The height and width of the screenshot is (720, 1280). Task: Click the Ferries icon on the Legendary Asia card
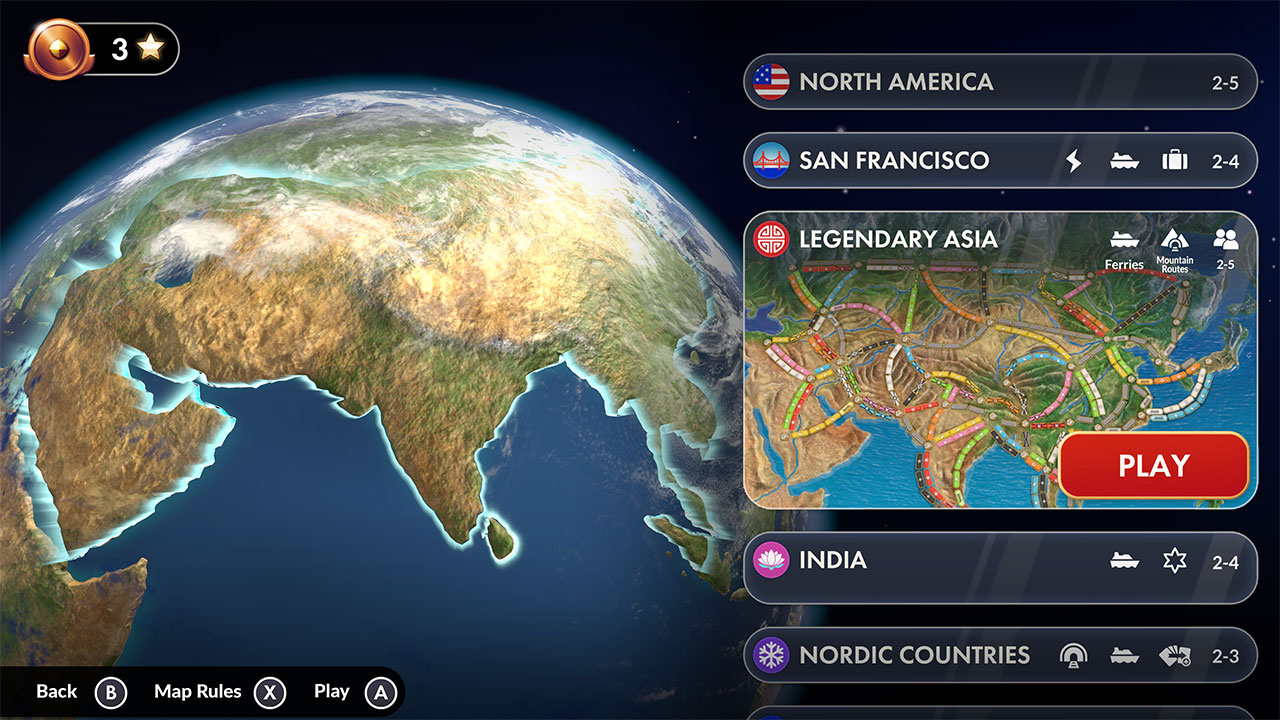click(x=1124, y=240)
